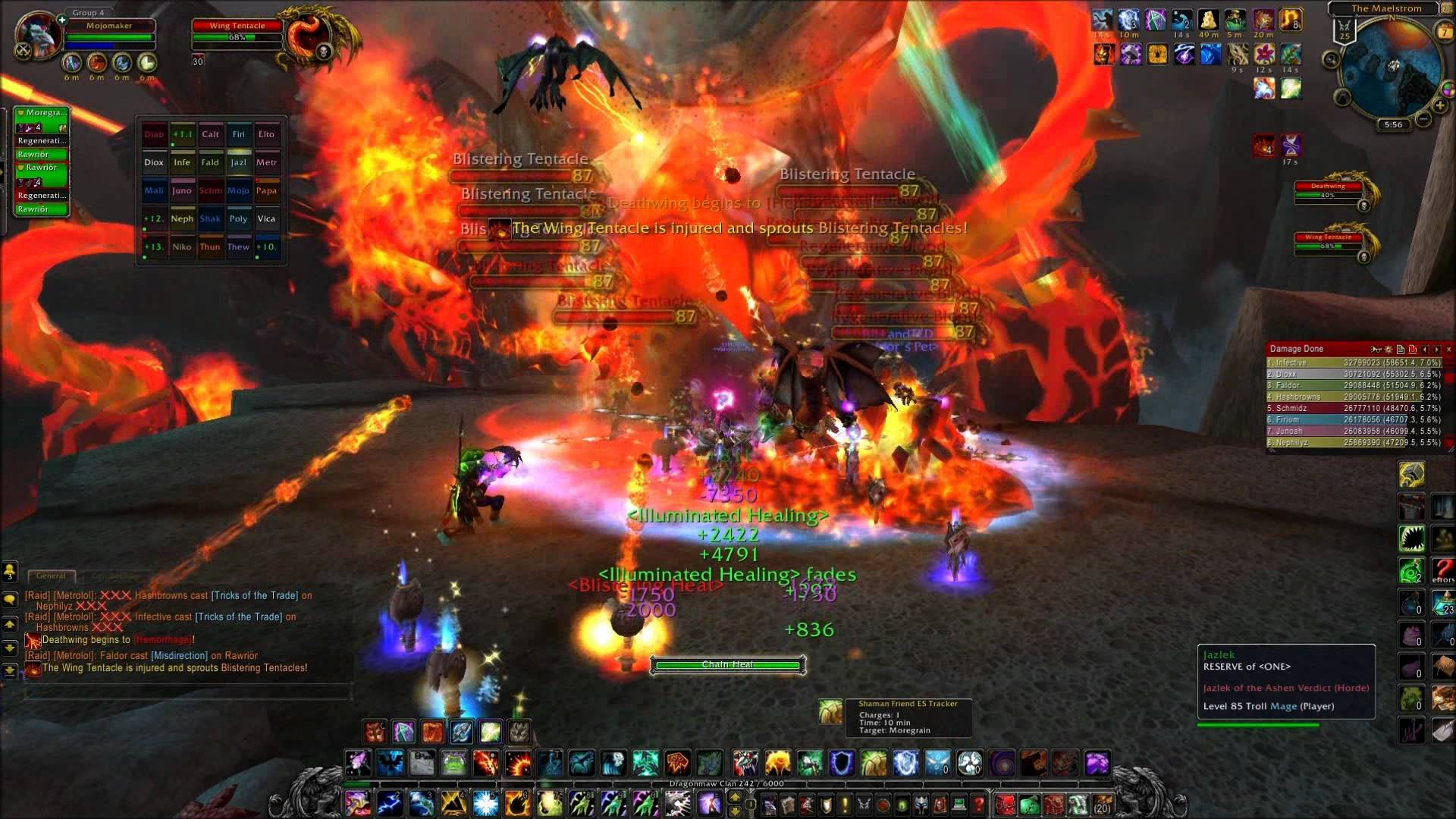This screenshot has width=1456, height=819.
Task: Click the red question mark errors icon
Action: click(1443, 570)
